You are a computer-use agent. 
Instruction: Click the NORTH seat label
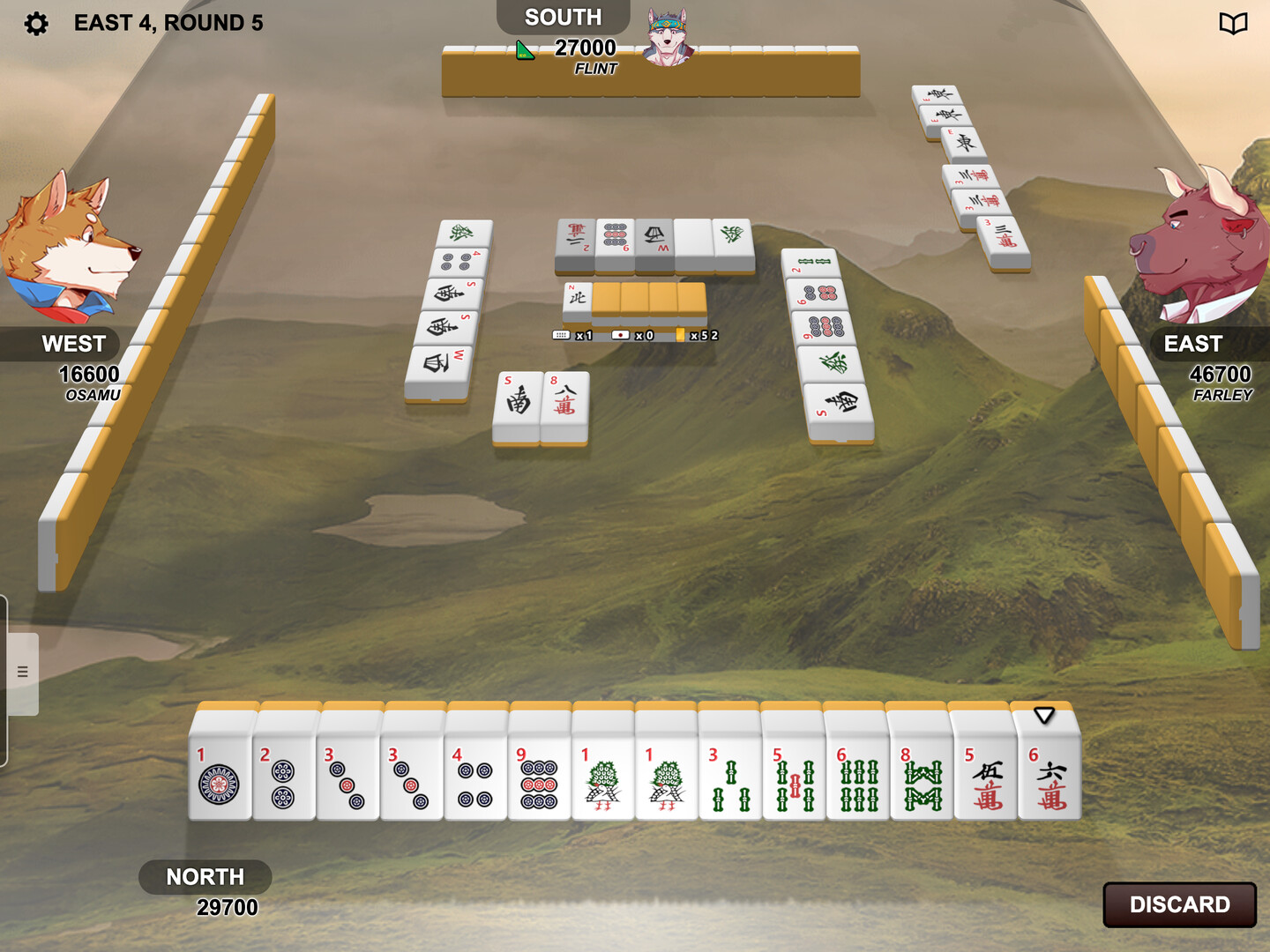pos(205,877)
